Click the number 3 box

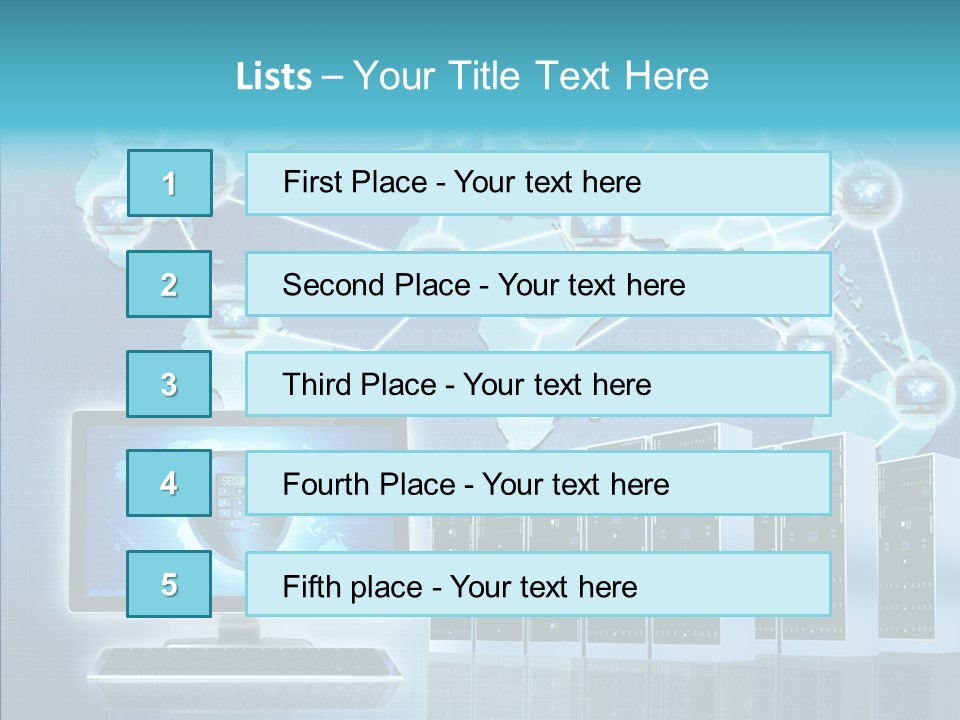[x=170, y=384]
